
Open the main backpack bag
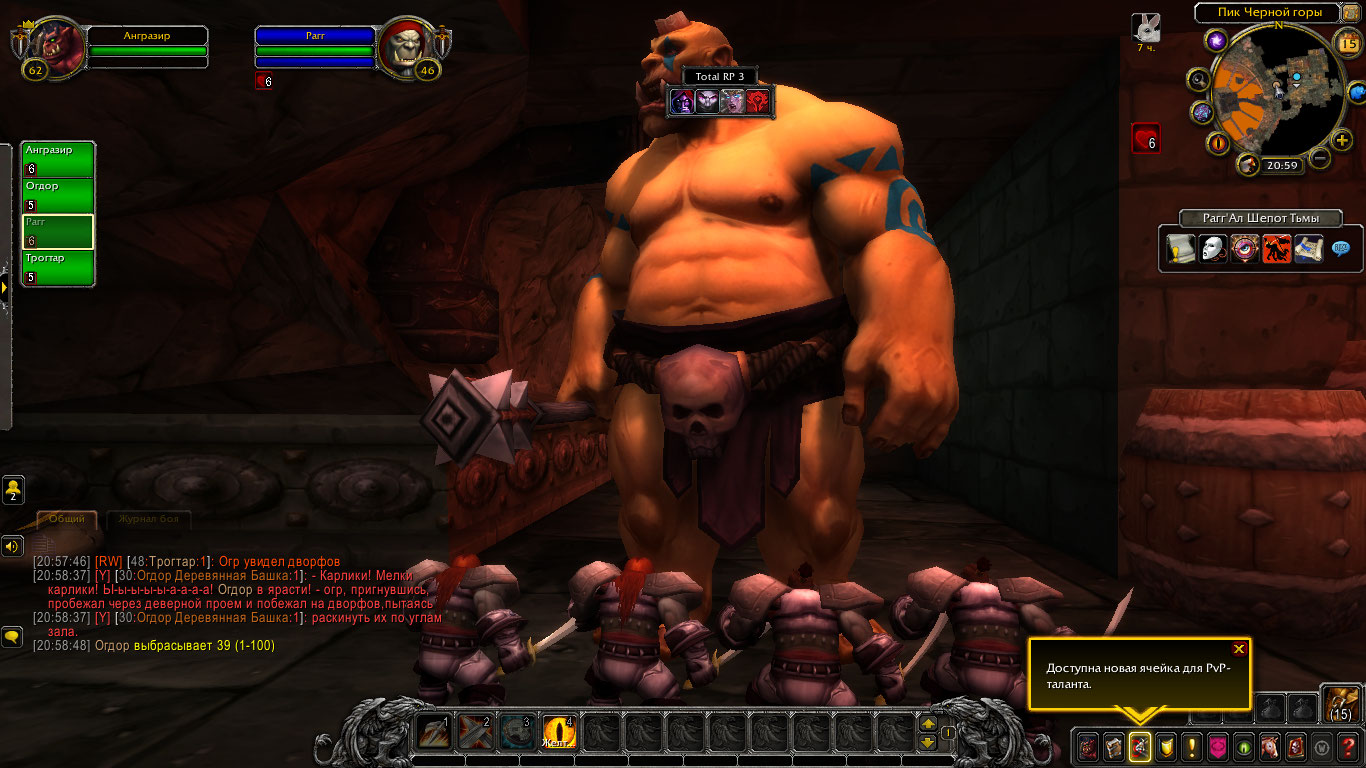click(1340, 703)
